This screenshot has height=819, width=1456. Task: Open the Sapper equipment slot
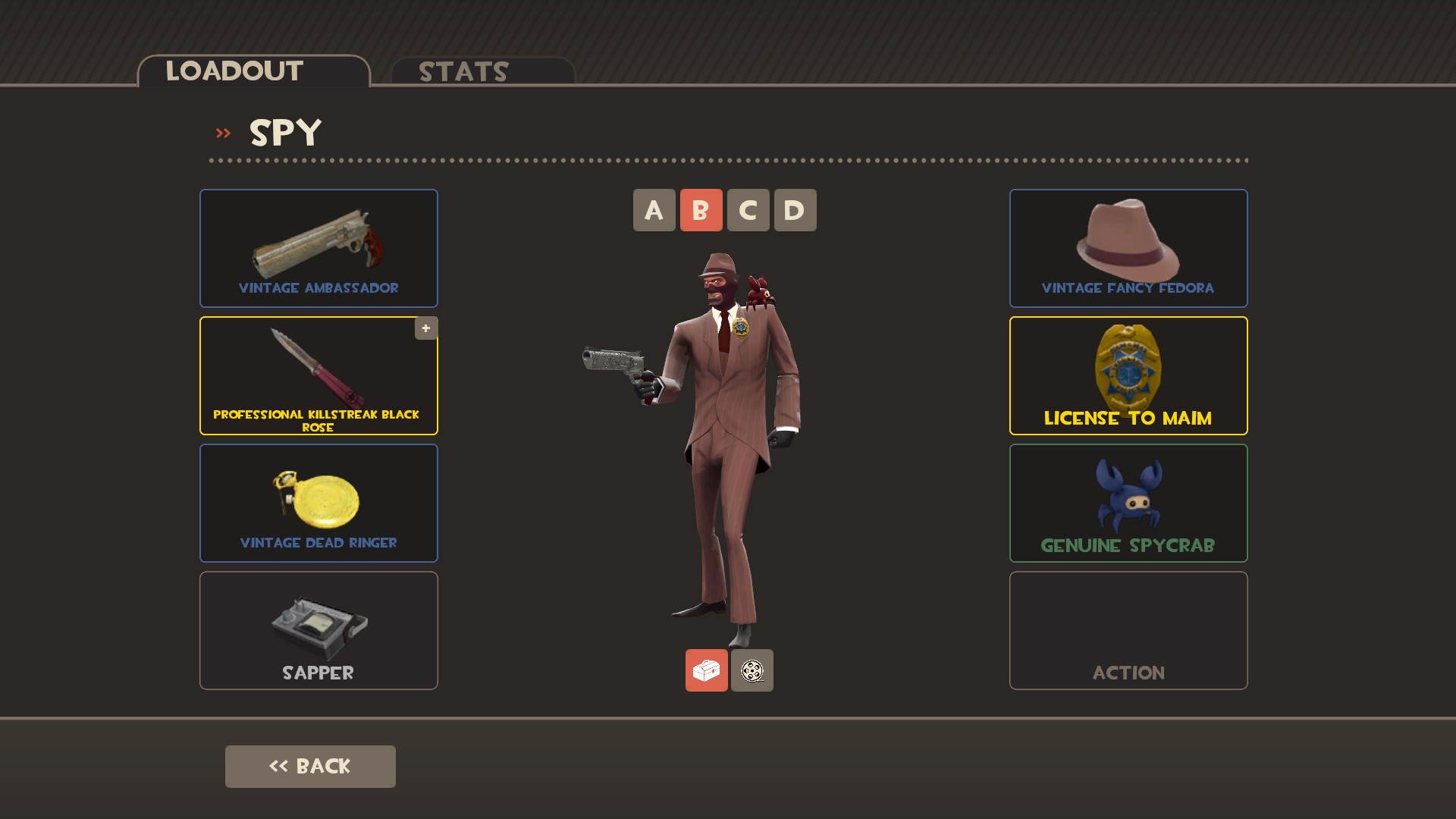pyautogui.click(x=318, y=630)
